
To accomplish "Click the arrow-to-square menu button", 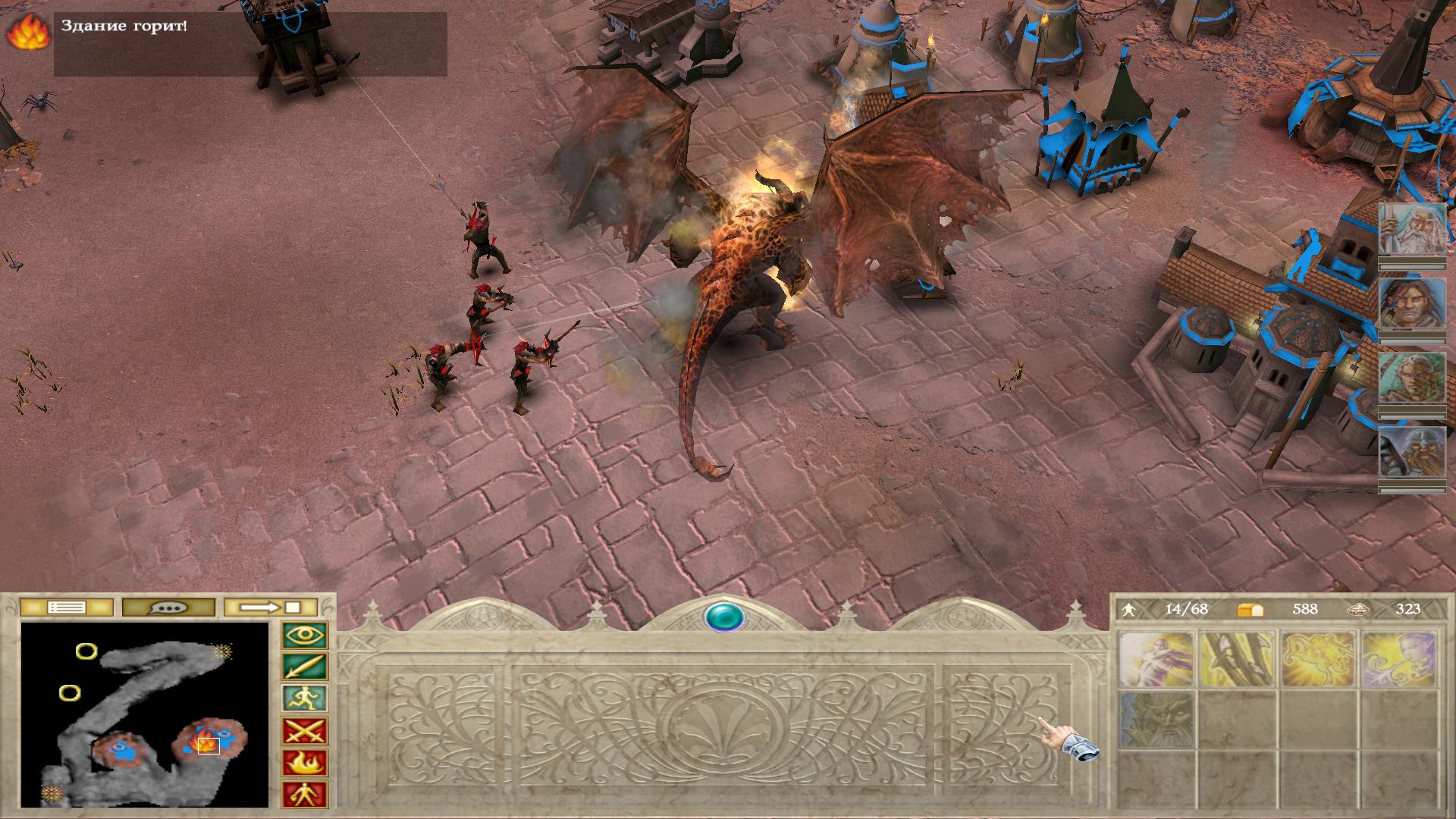I will [271, 607].
